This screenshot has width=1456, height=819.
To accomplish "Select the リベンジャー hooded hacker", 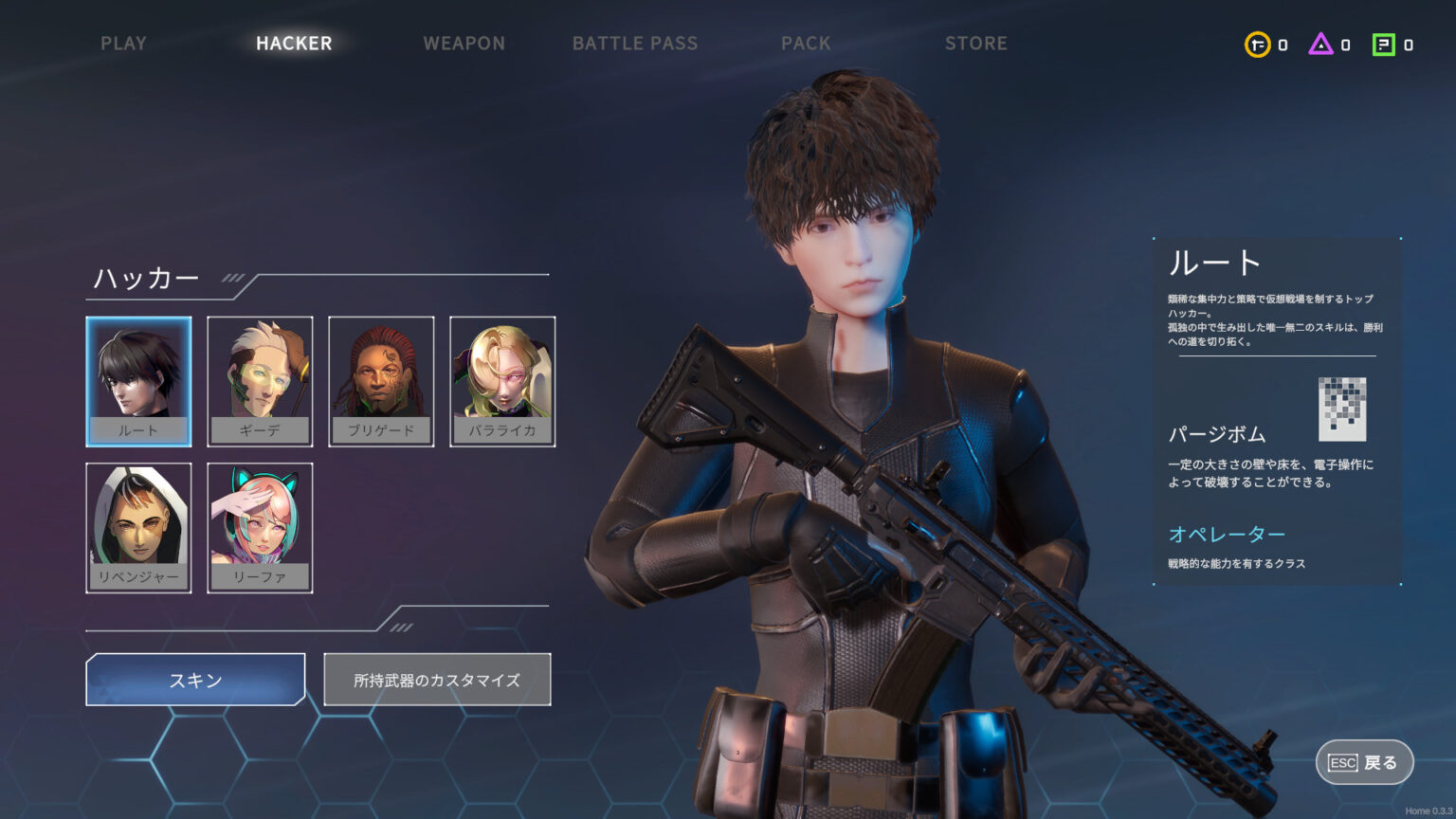I will (x=138, y=528).
